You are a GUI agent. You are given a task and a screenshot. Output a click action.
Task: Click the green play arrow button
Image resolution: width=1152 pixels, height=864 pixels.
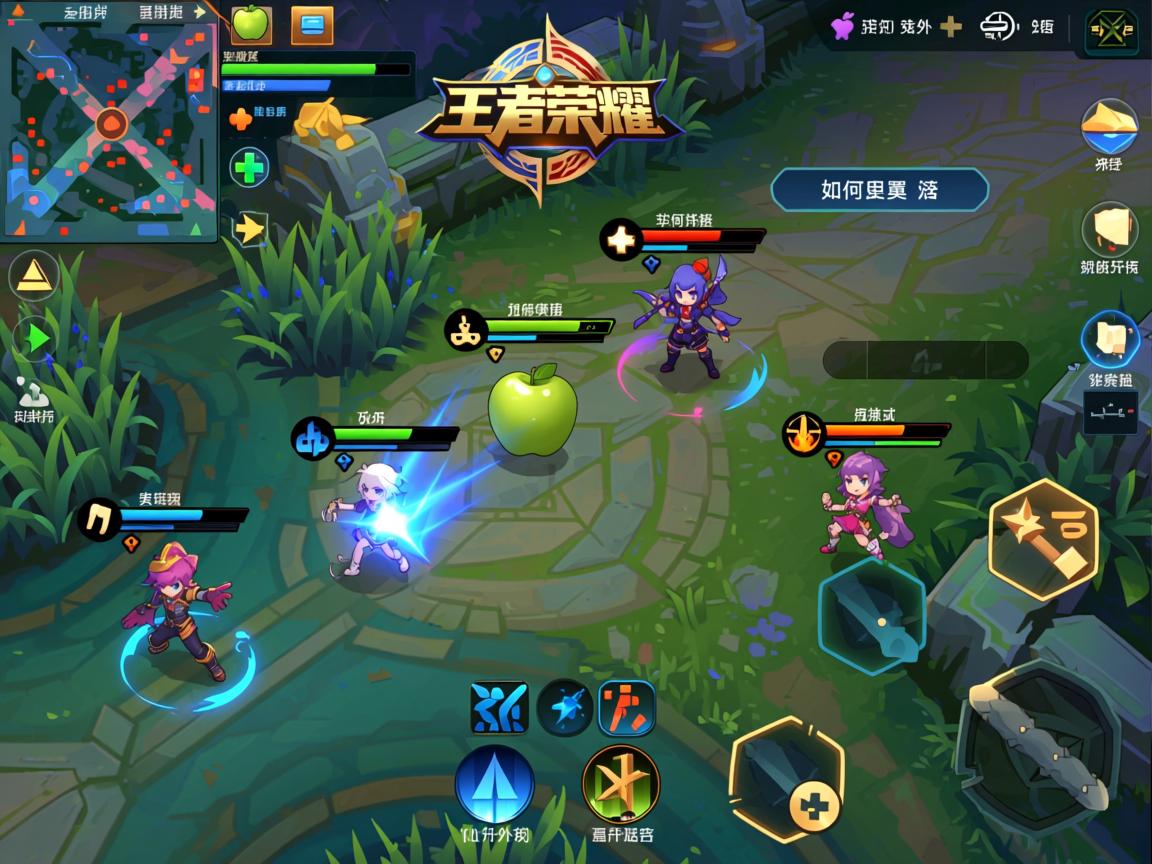point(34,340)
